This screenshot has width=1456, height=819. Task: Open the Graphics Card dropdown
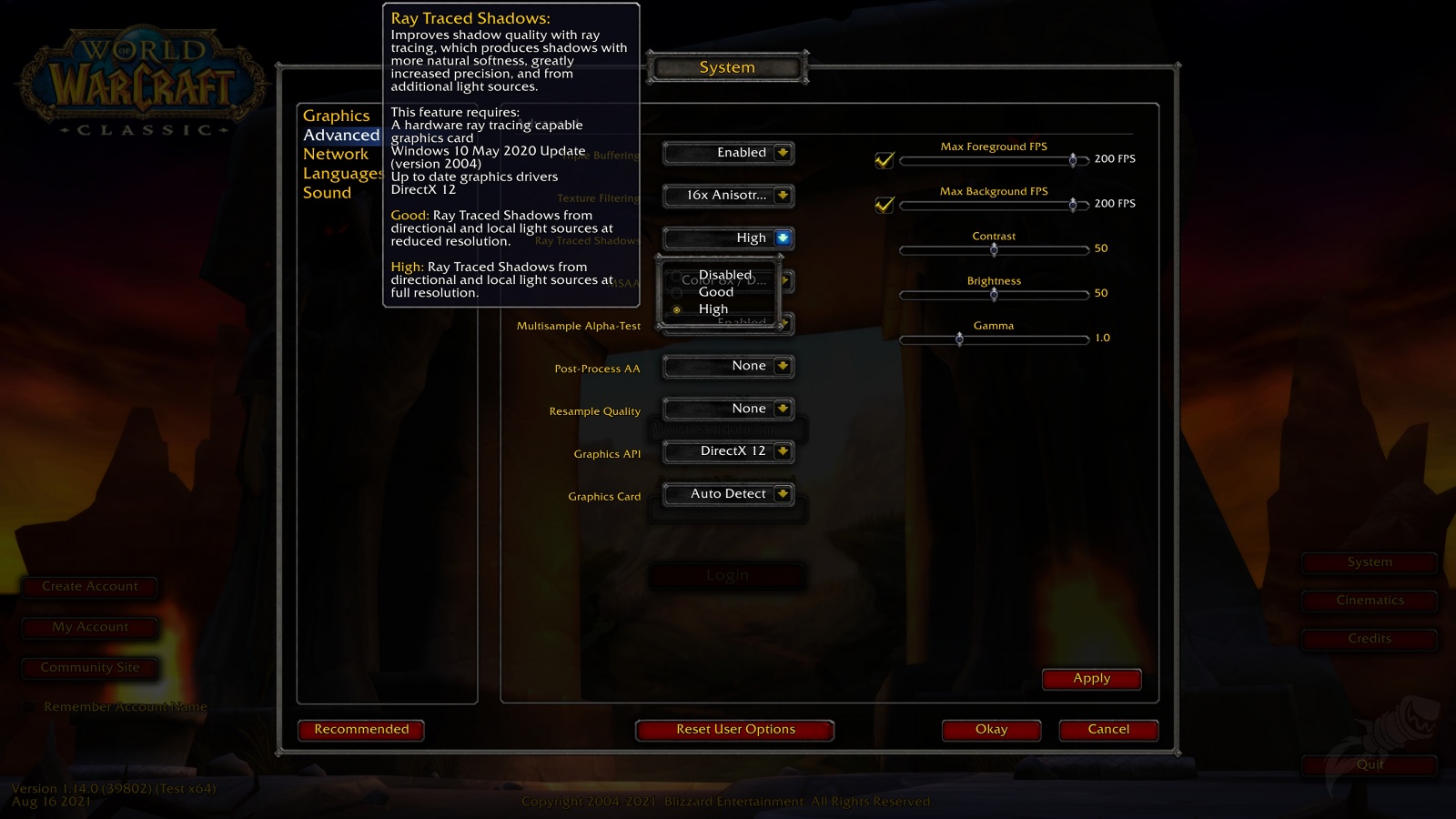coord(728,493)
